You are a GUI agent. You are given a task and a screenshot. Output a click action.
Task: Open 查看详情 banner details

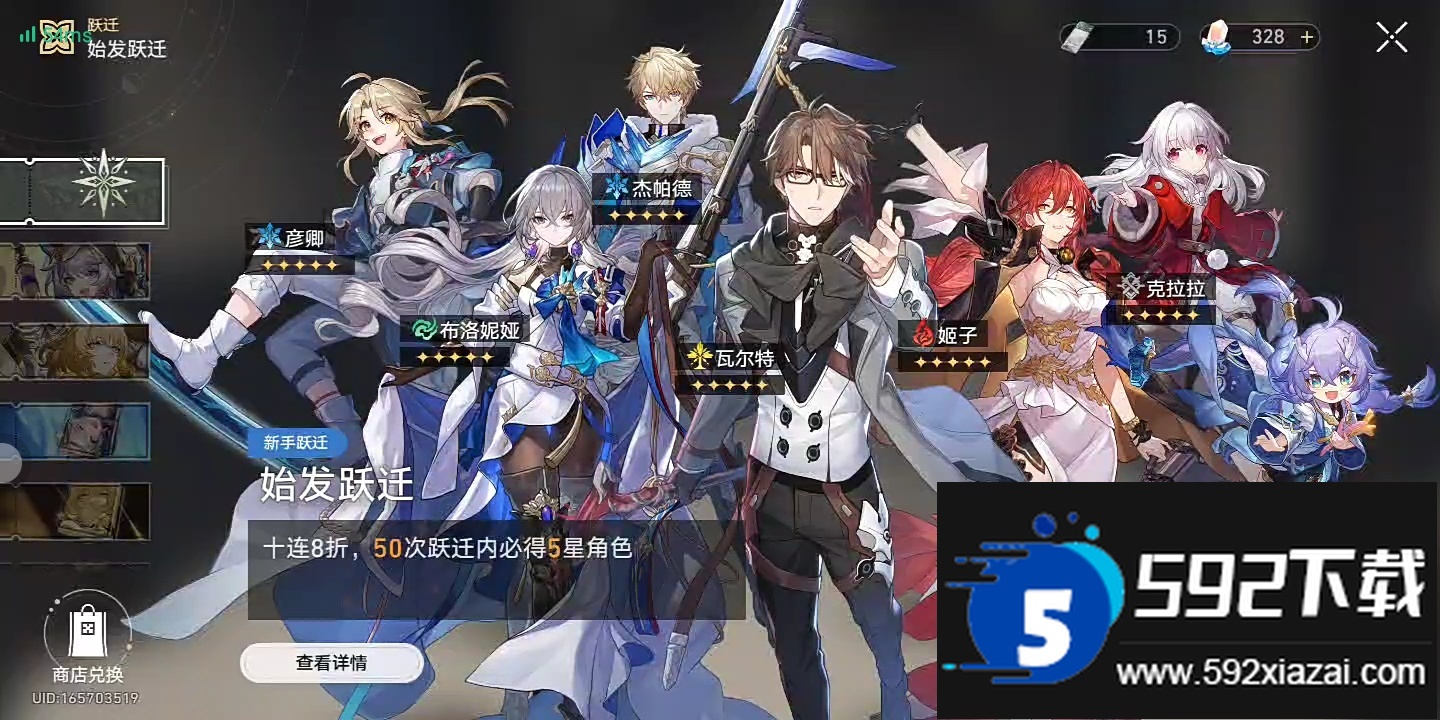pos(332,663)
